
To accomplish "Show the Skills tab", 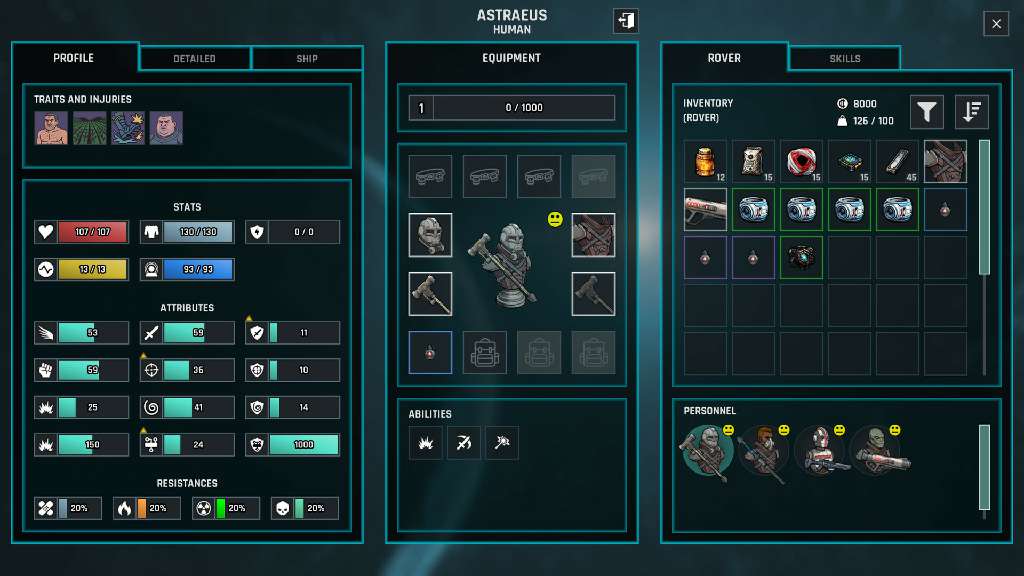I will 845,58.
